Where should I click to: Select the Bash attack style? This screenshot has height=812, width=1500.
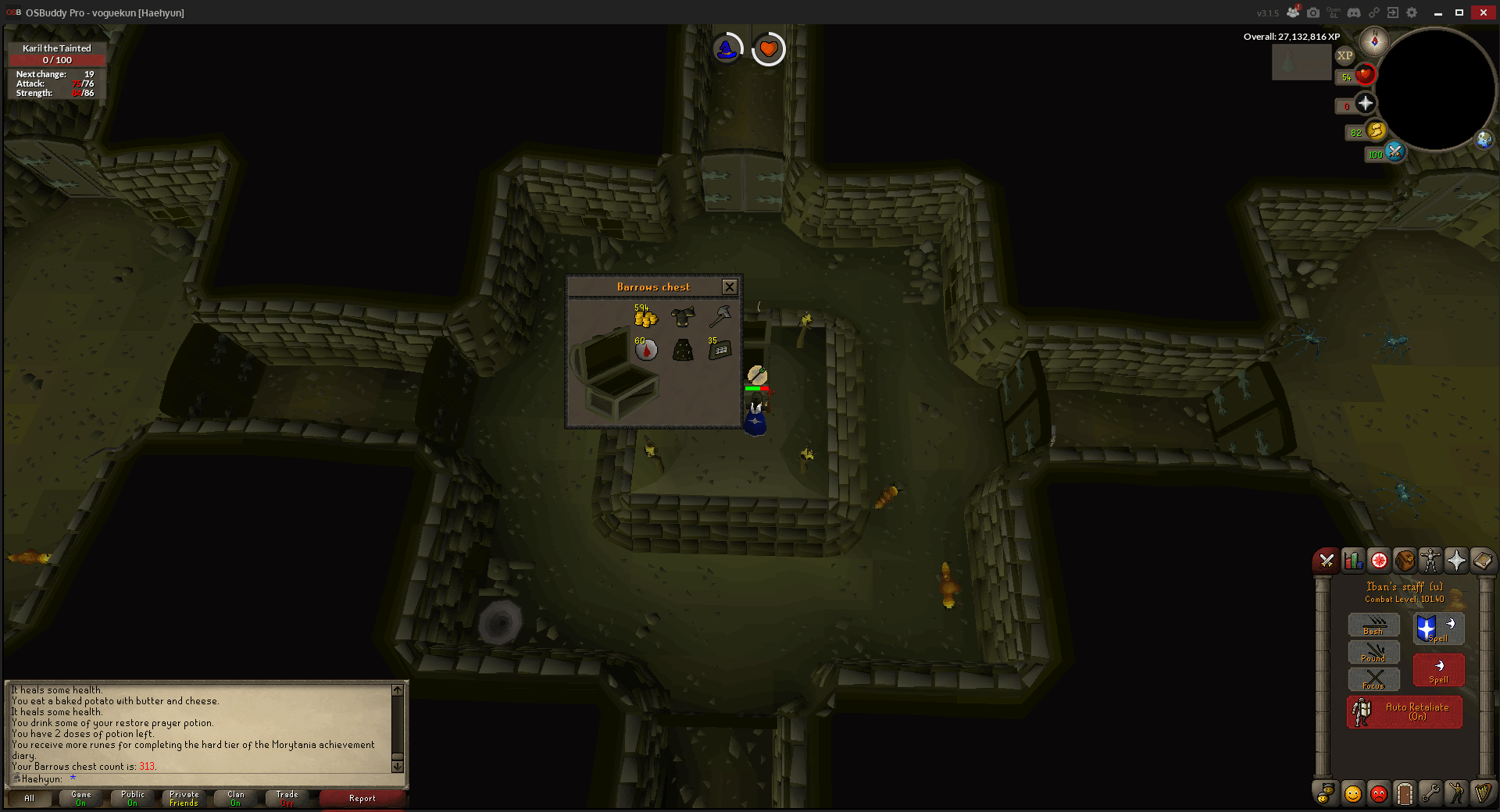pyautogui.click(x=1373, y=625)
